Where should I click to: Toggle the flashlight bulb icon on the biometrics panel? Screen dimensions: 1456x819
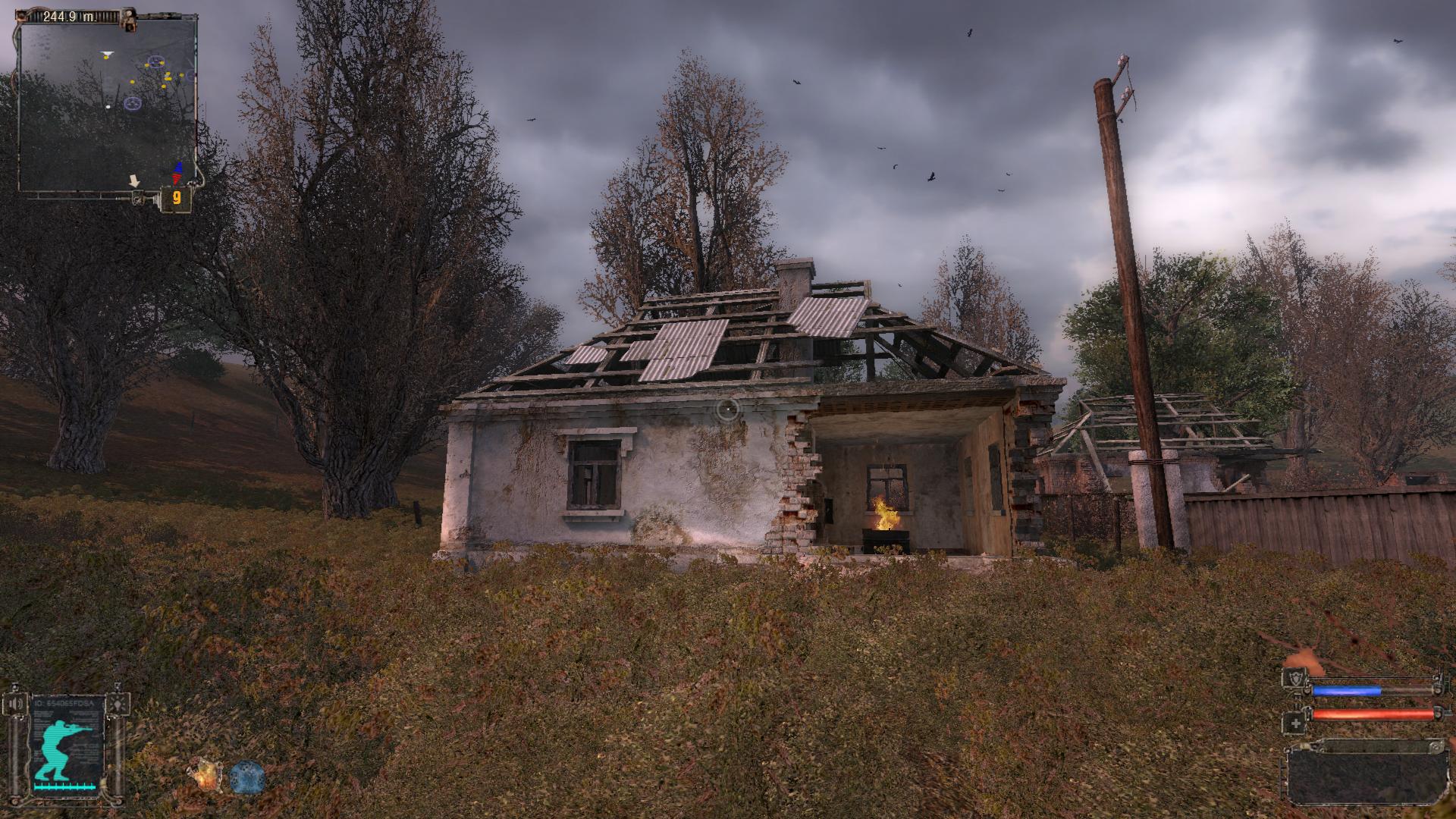(x=118, y=704)
